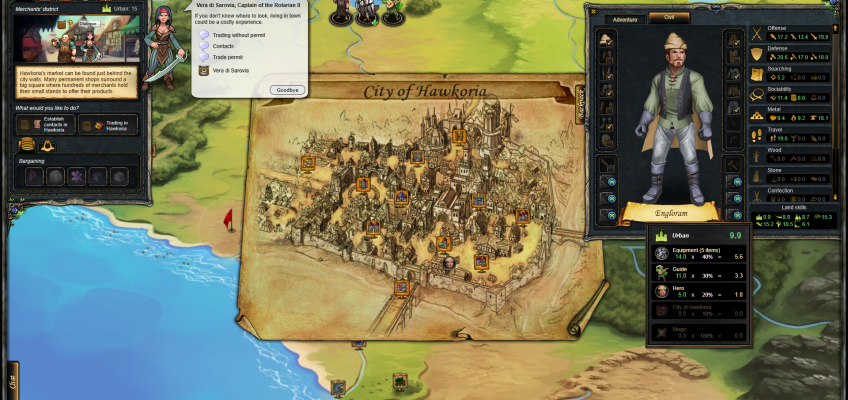Select the Offense skill row
Viewport: 848px width, 400px height.
tap(792, 33)
